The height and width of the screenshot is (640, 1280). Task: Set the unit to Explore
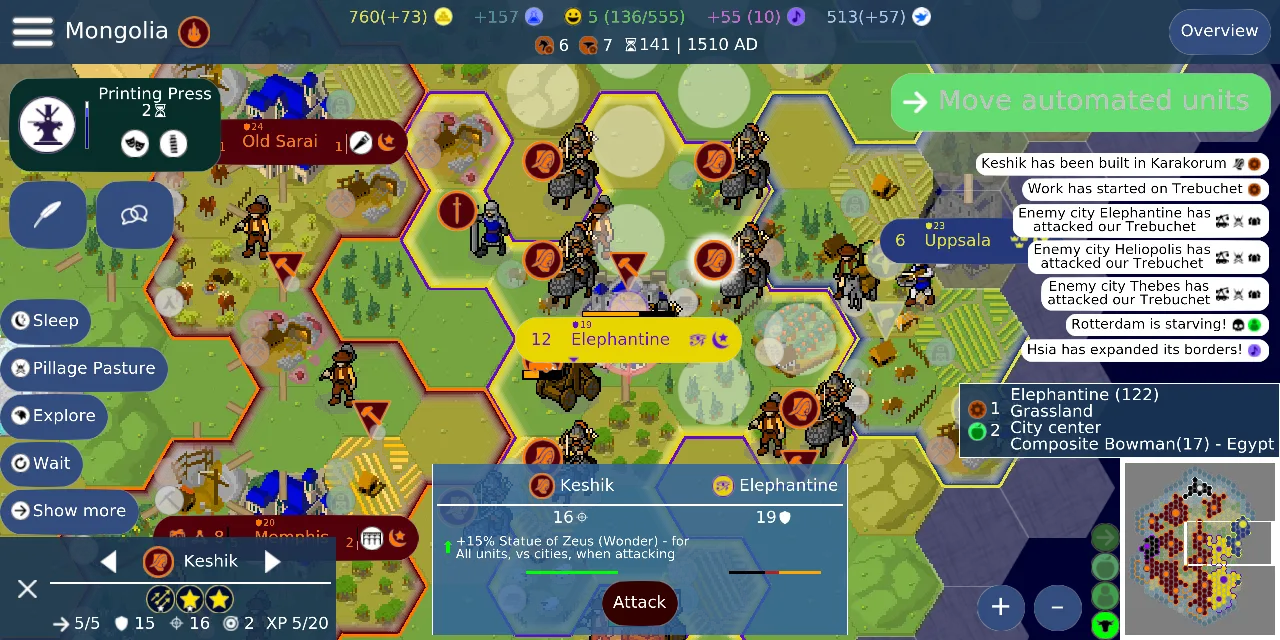click(x=54, y=416)
